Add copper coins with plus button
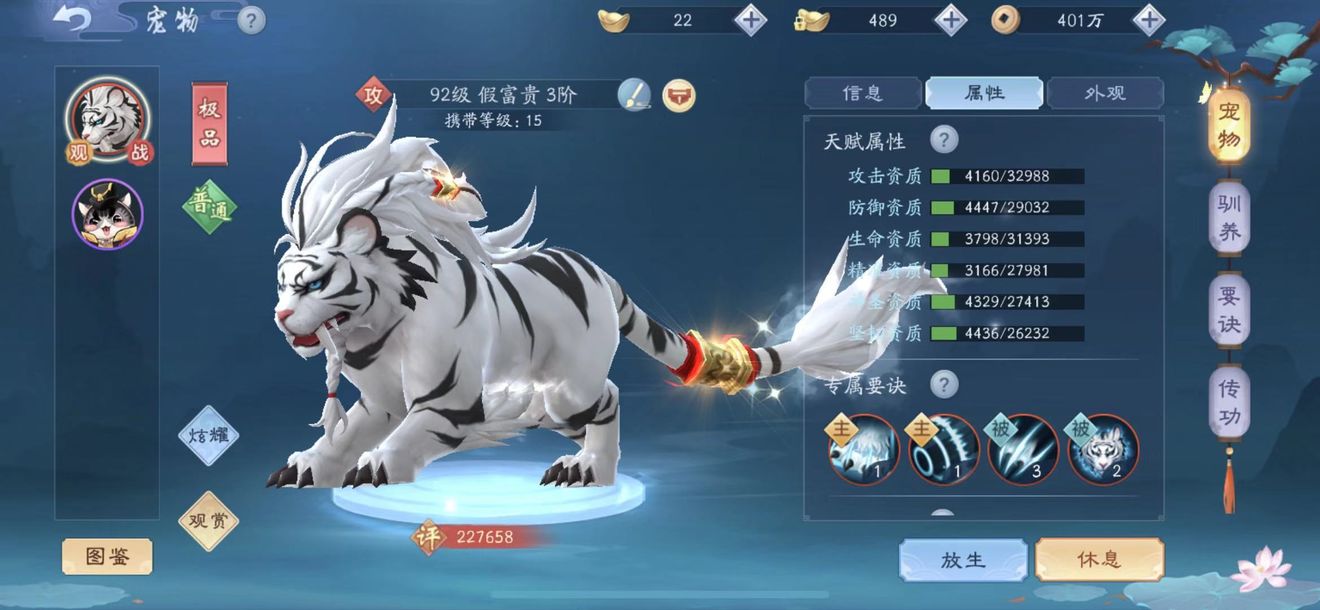 click(x=1150, y=19)
